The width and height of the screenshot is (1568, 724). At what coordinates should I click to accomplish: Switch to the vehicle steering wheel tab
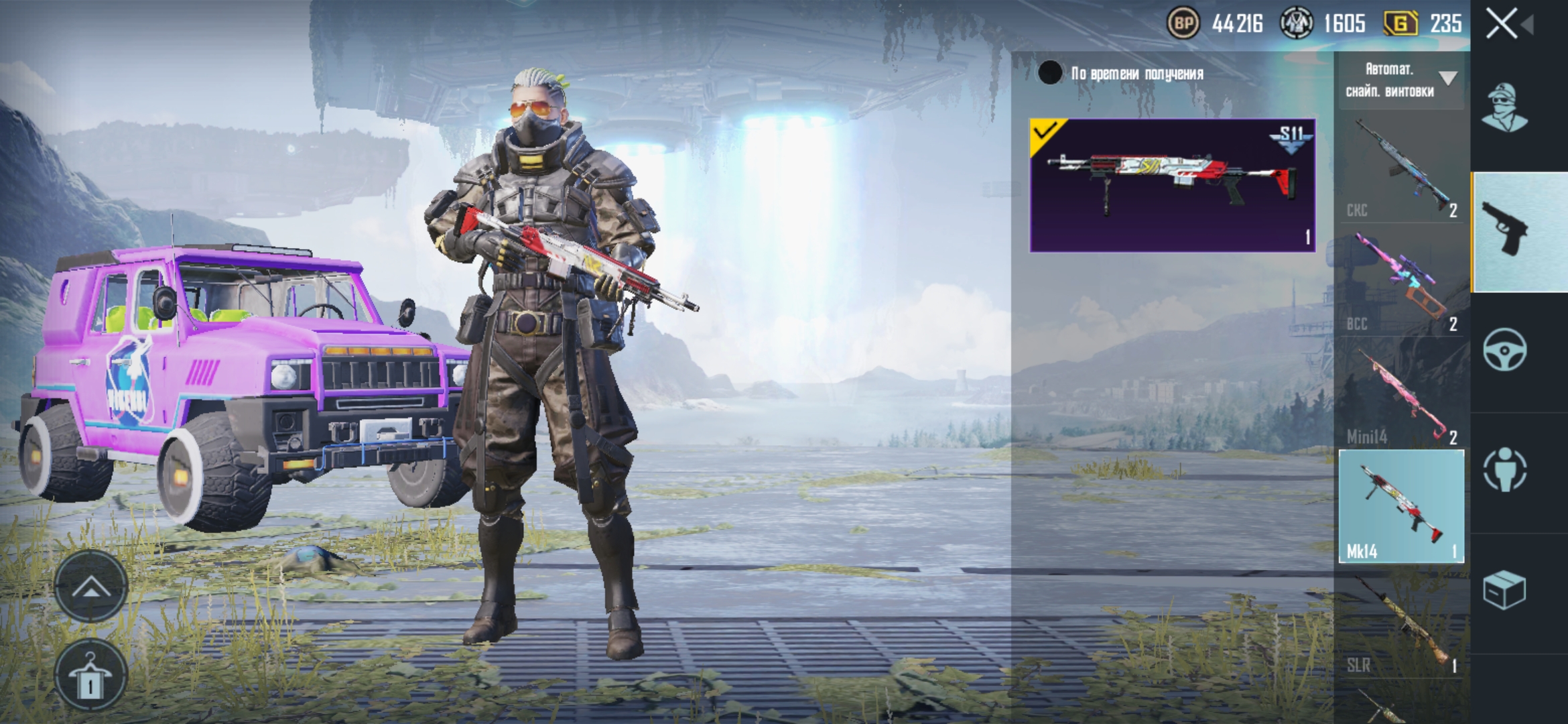click(1505, 350)
